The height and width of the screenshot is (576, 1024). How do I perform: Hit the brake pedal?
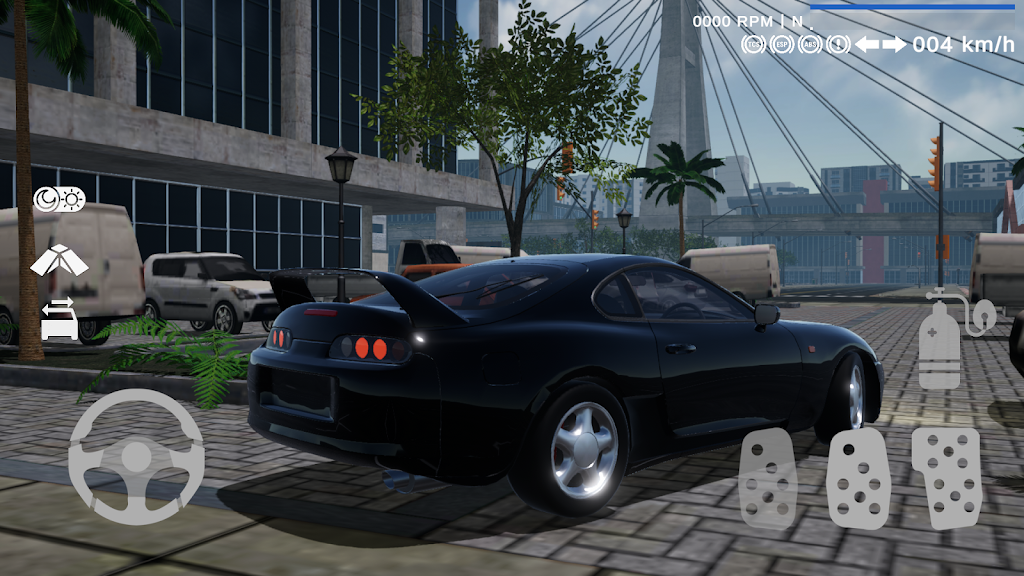[858, 478]
